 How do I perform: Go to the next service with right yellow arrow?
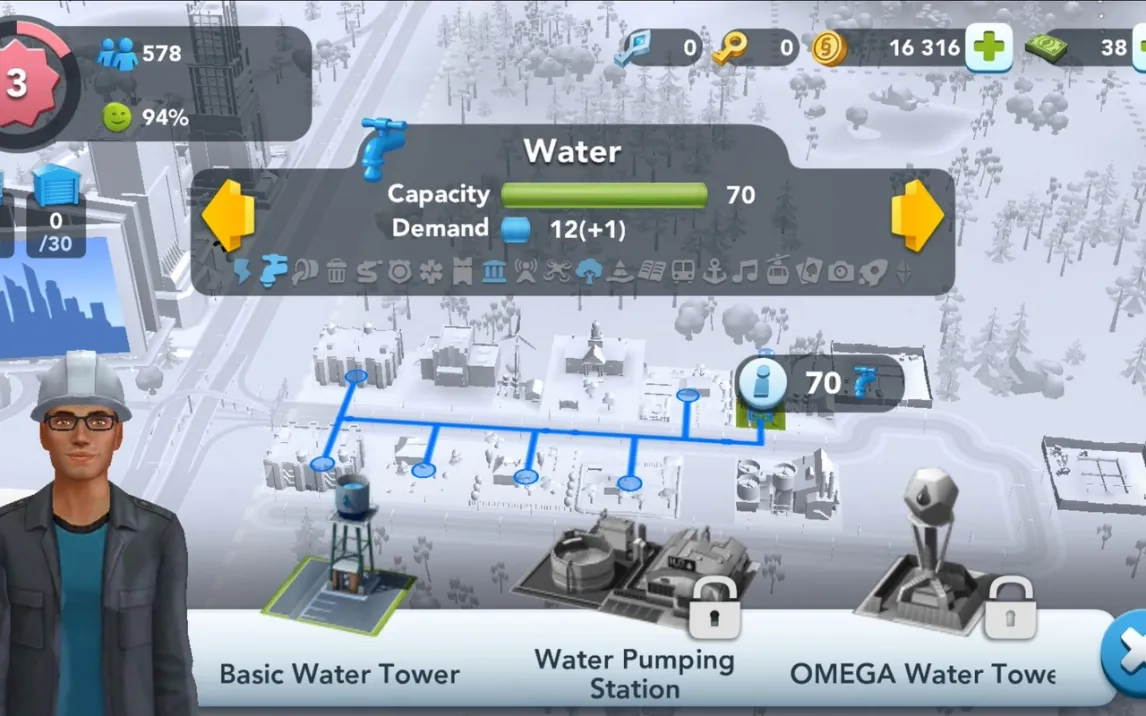pyautogui.click(x=916, y=215)
